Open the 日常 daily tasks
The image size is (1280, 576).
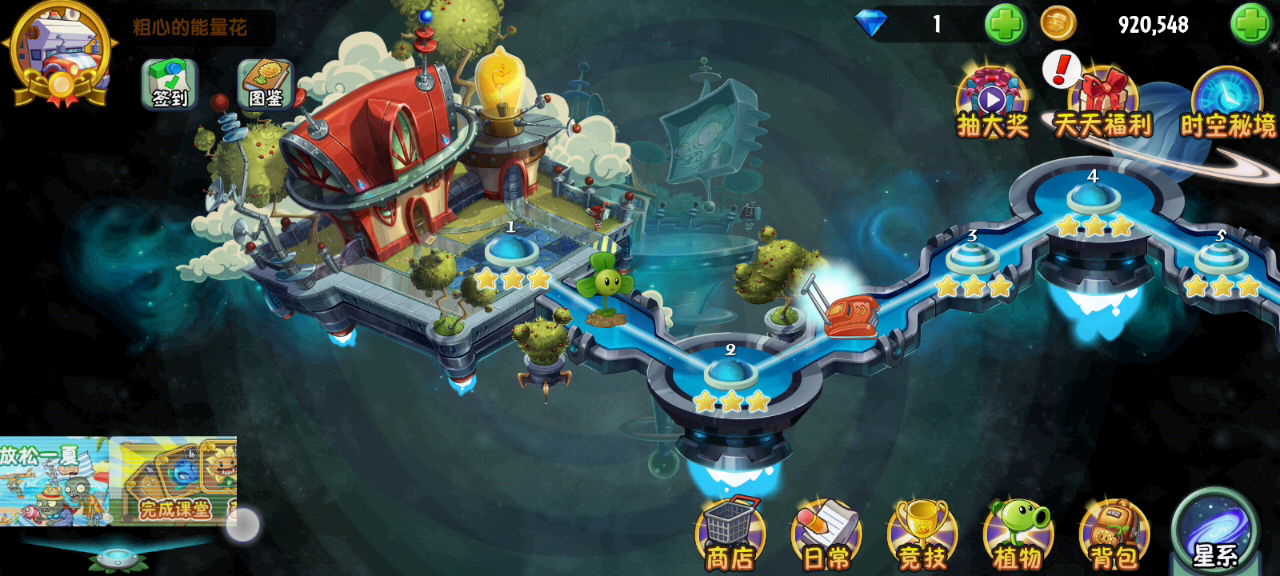[826, 533]
